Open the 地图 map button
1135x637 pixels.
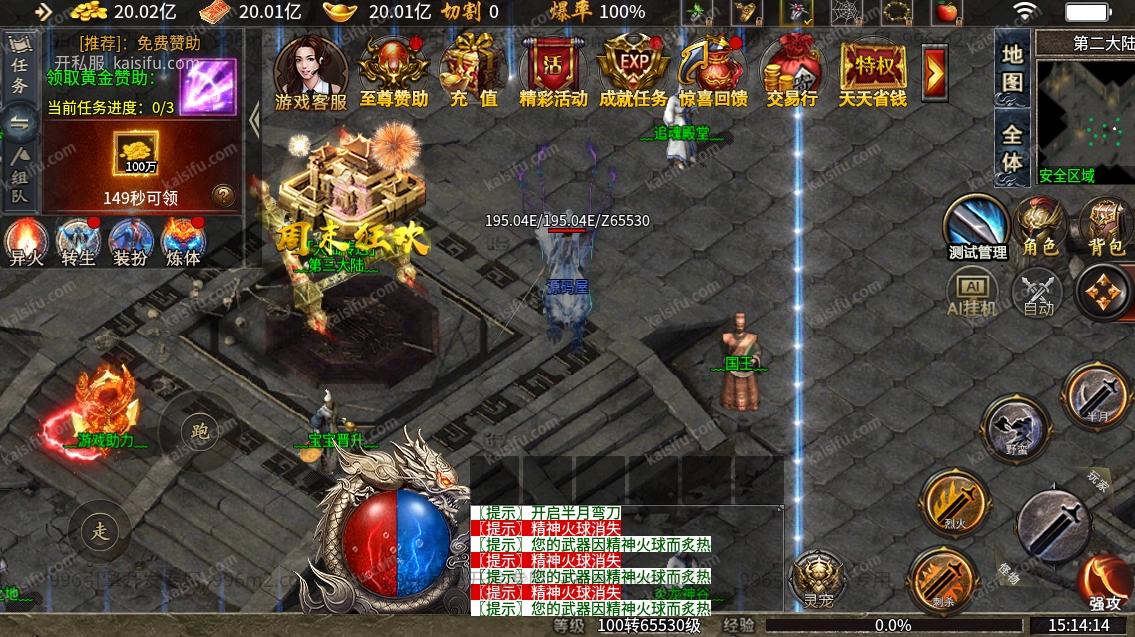pyautogui.click(x=1013, y=68)
